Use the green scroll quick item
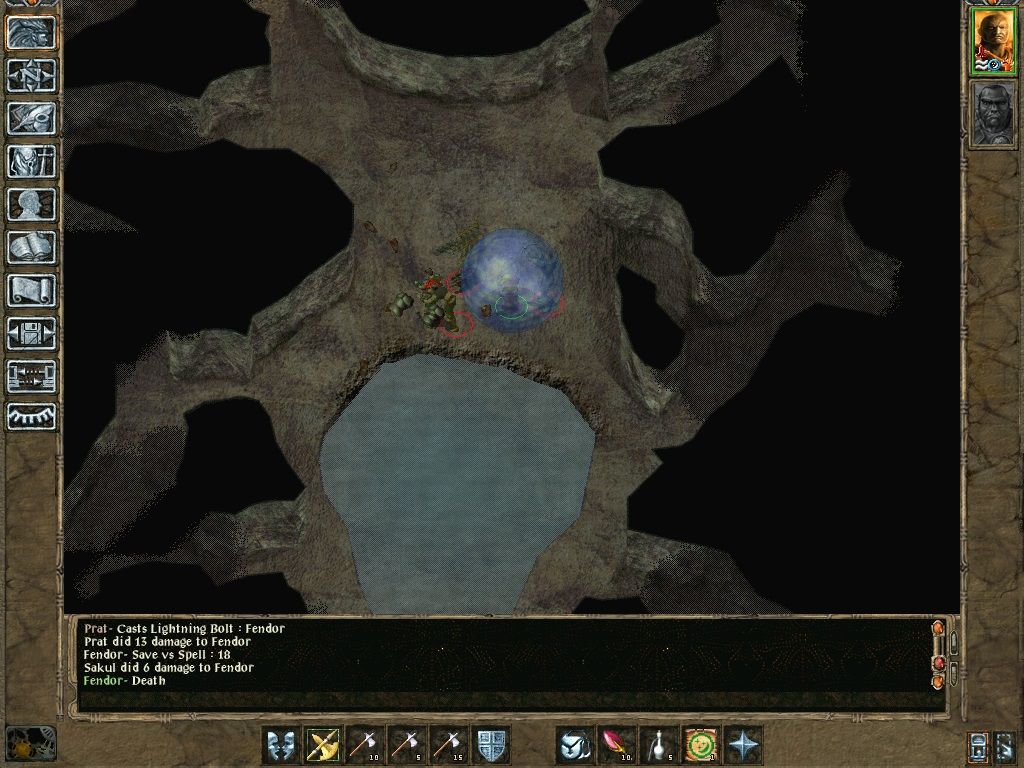Image resolution: width=1024 pixels, height=768 pixels. click(700, 745)
